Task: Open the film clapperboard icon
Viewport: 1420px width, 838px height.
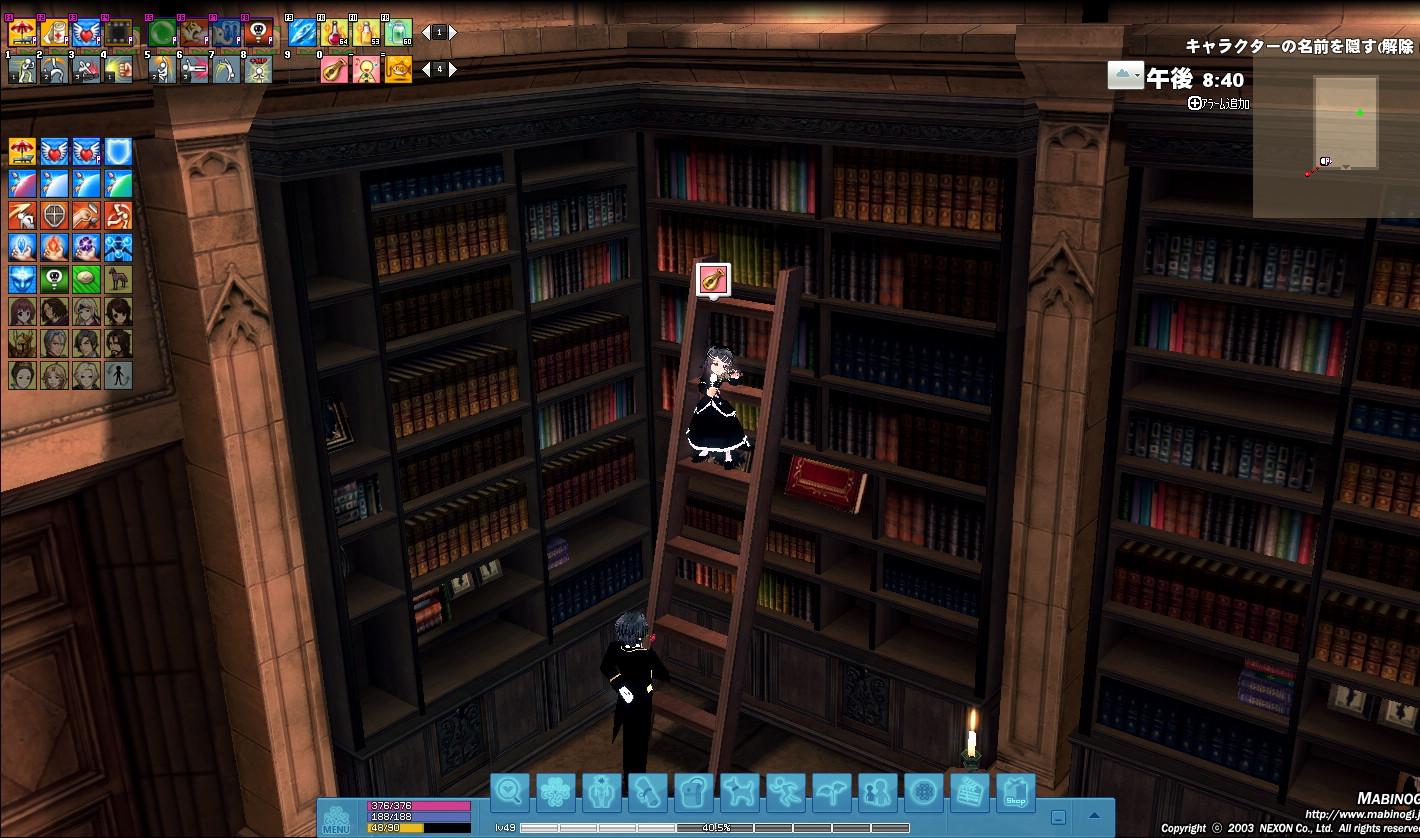Action: pyautogui.click(x=969, y=793)
